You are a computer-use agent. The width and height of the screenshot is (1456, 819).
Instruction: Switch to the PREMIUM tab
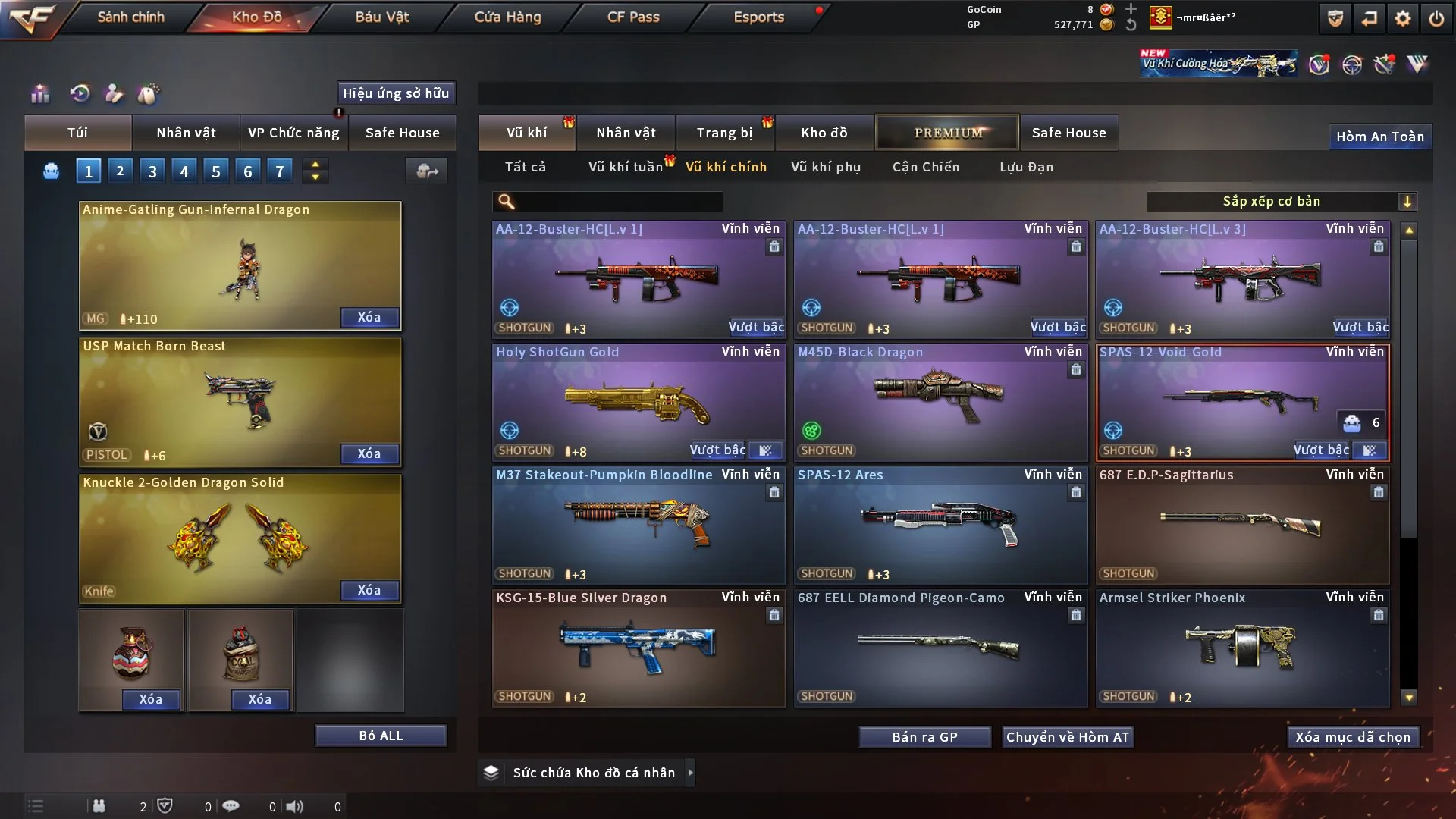[948, 133]
